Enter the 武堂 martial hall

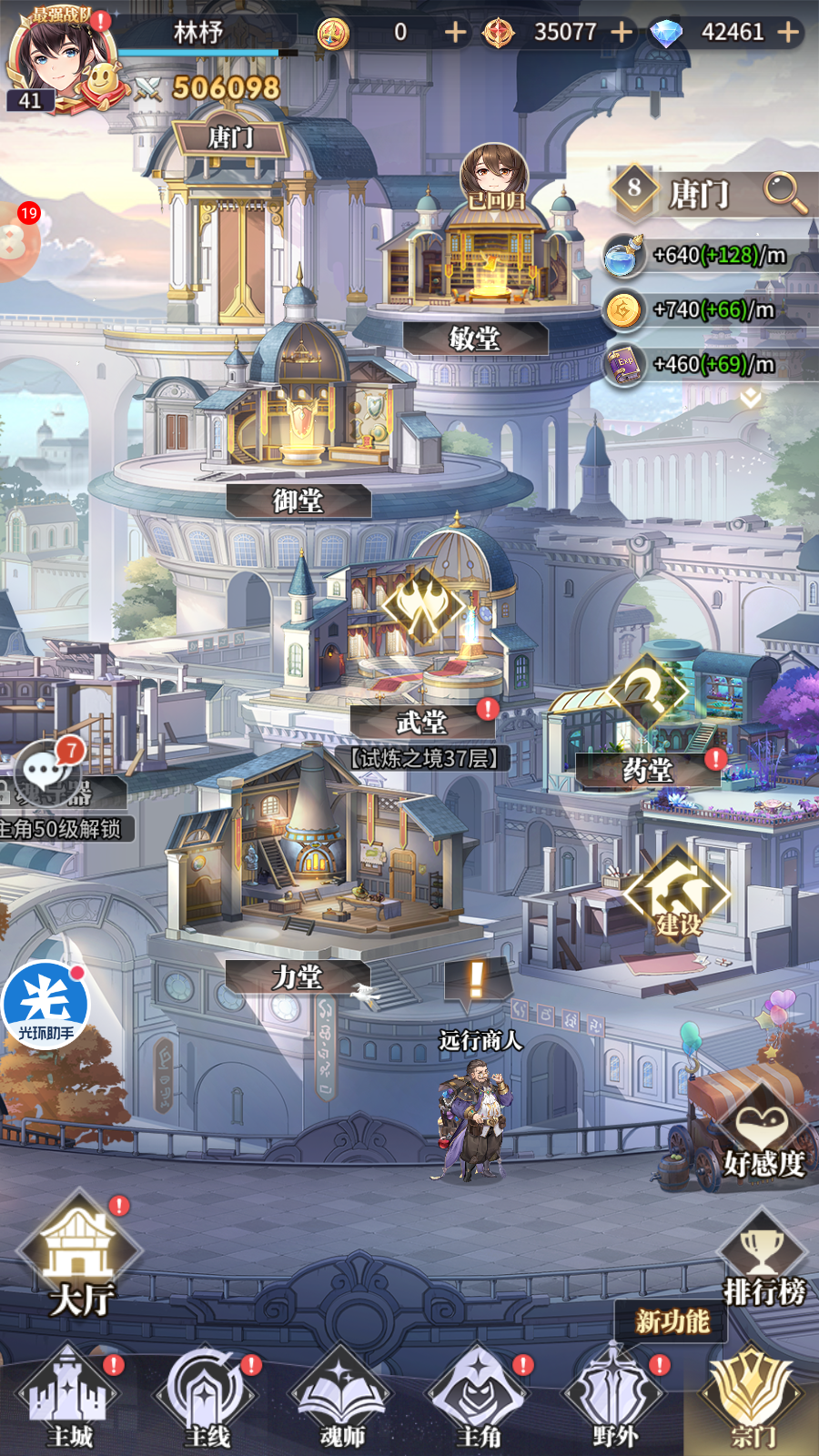pyautogui.click(x=421, y=723)
